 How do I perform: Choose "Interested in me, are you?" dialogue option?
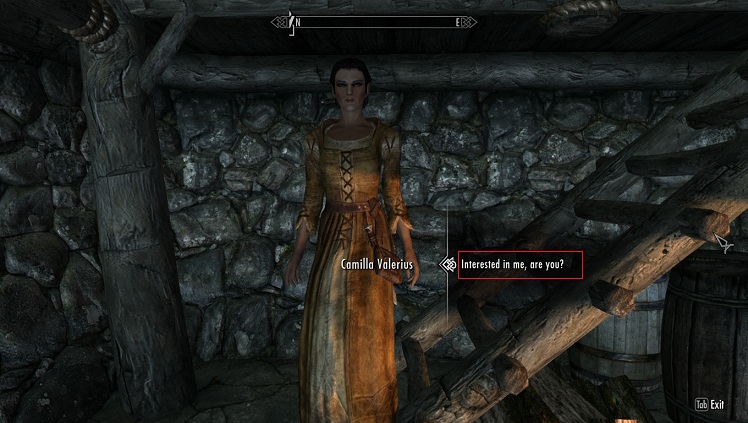click(x=519, y=266)
